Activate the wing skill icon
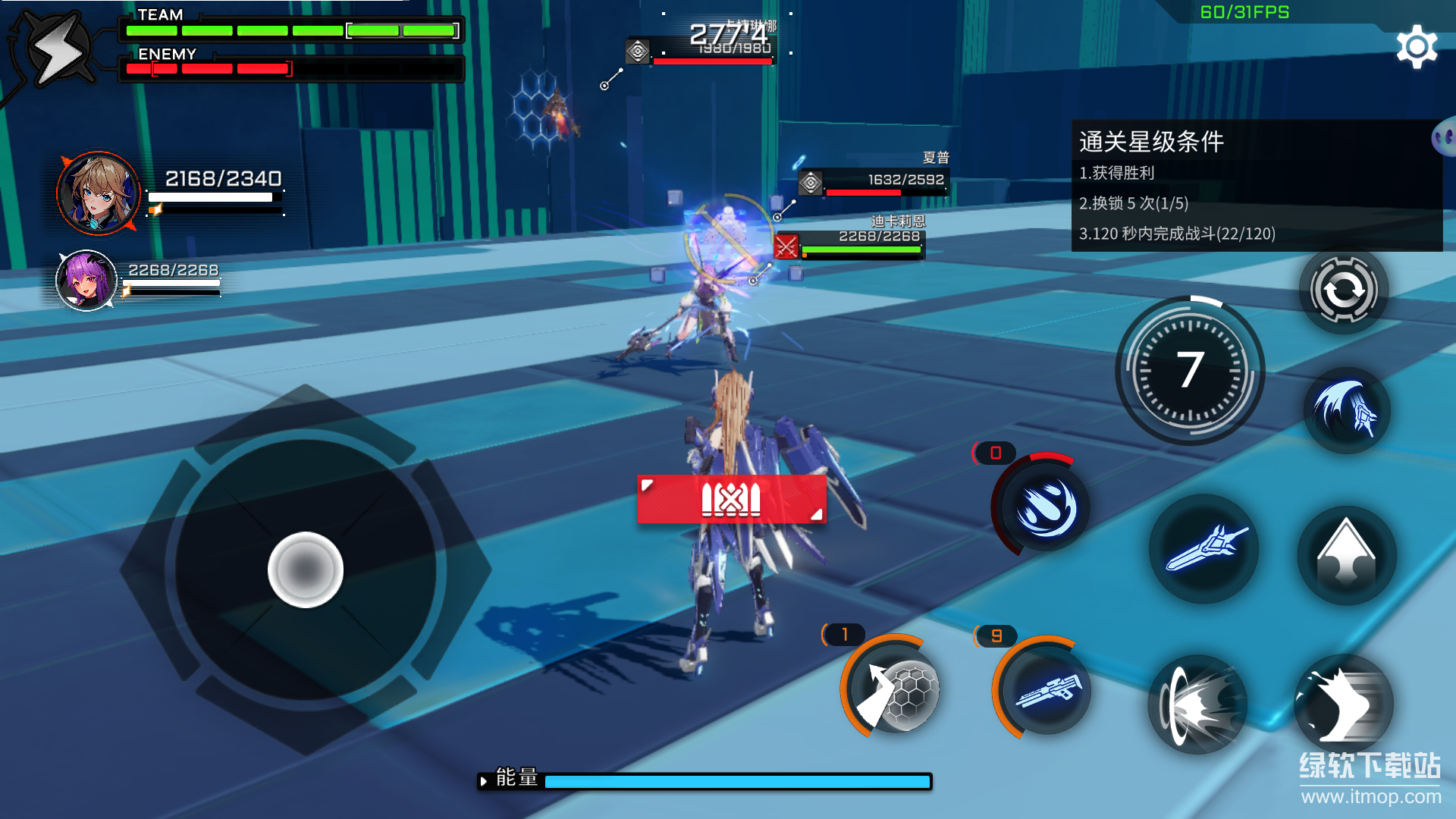The image size is (1456, 819). click(1346, 410)
